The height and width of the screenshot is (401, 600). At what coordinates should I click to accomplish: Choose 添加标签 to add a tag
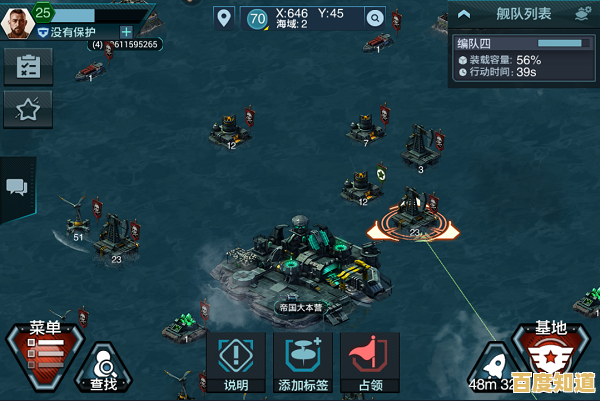pyautogui.click(x=303, y=362)
